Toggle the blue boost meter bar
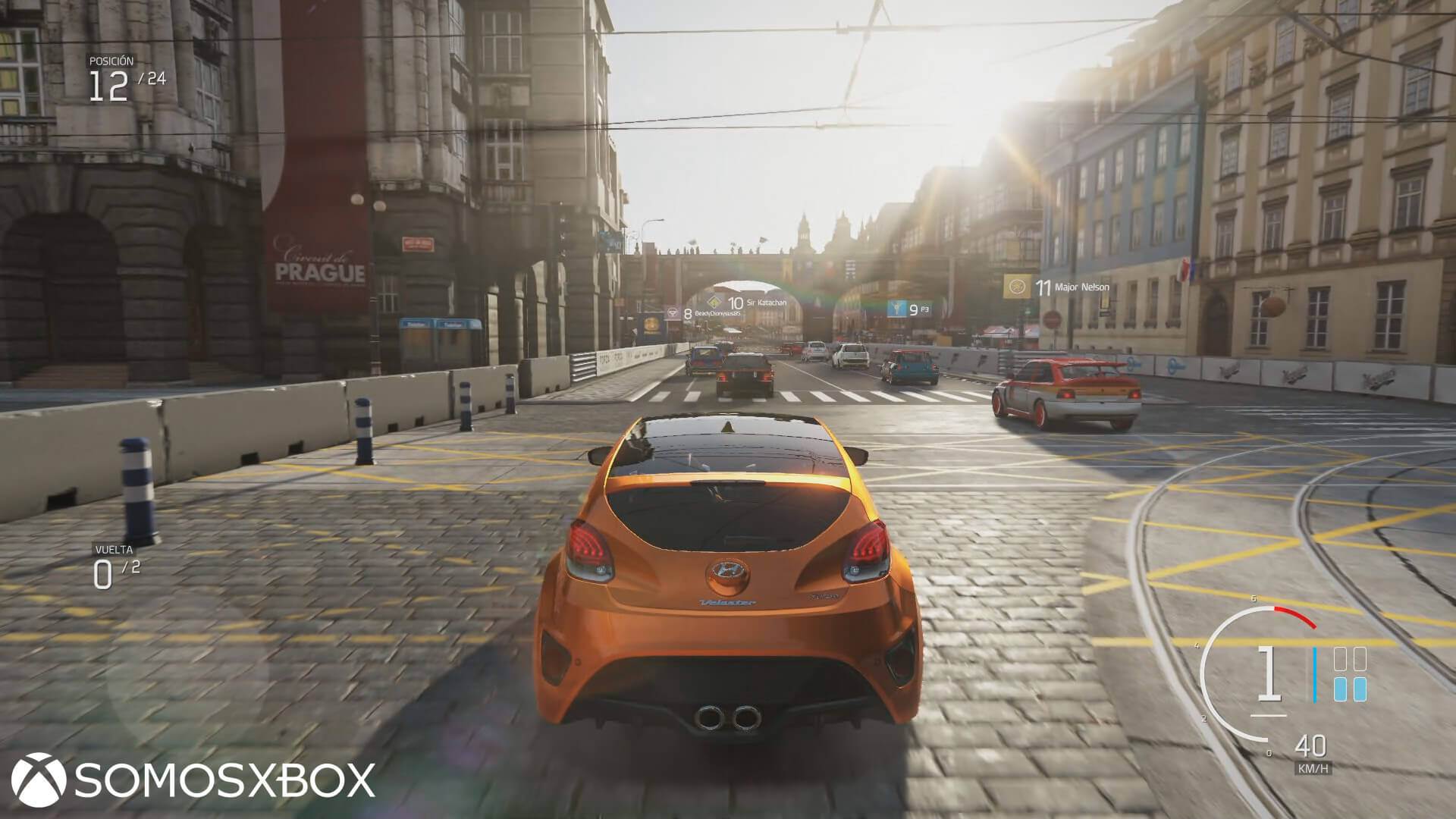This screenshot has height=819, width=1456. (1315, 675)
